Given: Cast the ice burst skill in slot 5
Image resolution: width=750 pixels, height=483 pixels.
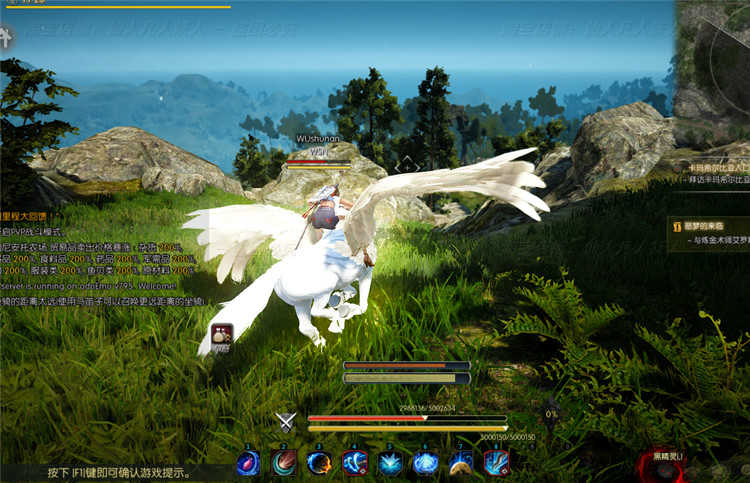Looking at the screenshot, I should pos(390,462).
